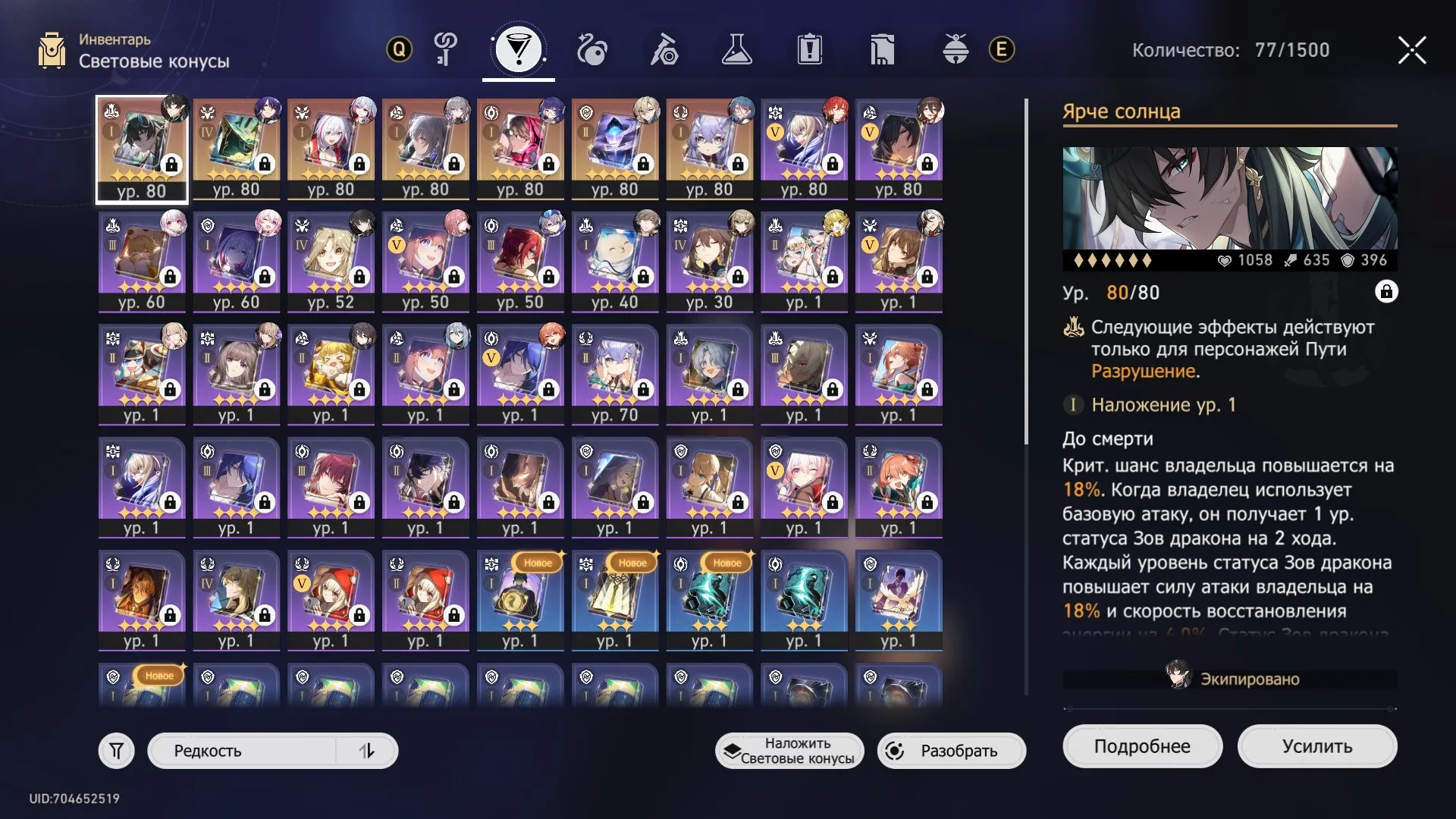Open the key pass materials tab icon
This screenshot has width=1456, height=819.
(443, 50)
